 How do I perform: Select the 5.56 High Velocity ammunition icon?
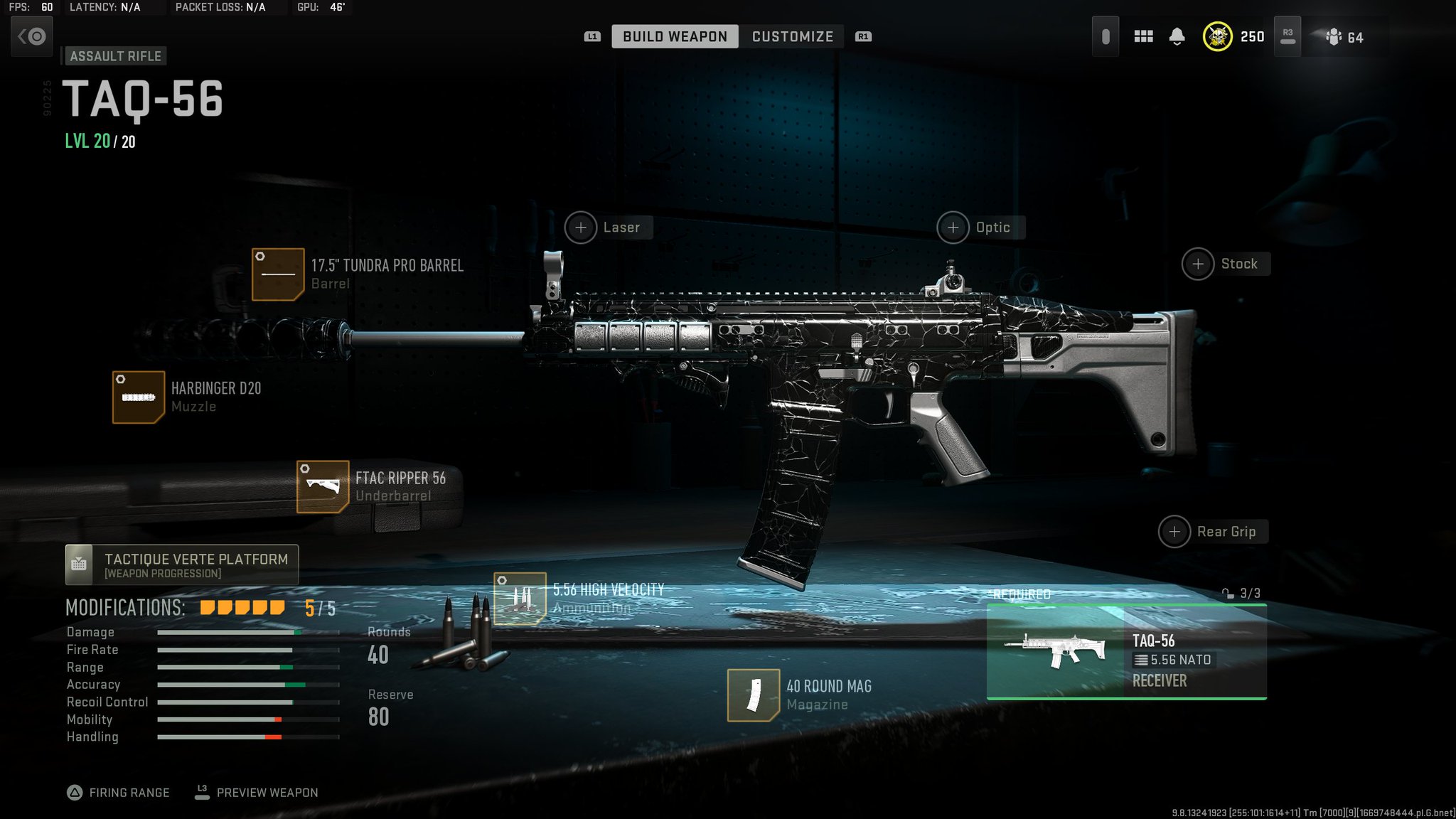[x=521, y=598]
